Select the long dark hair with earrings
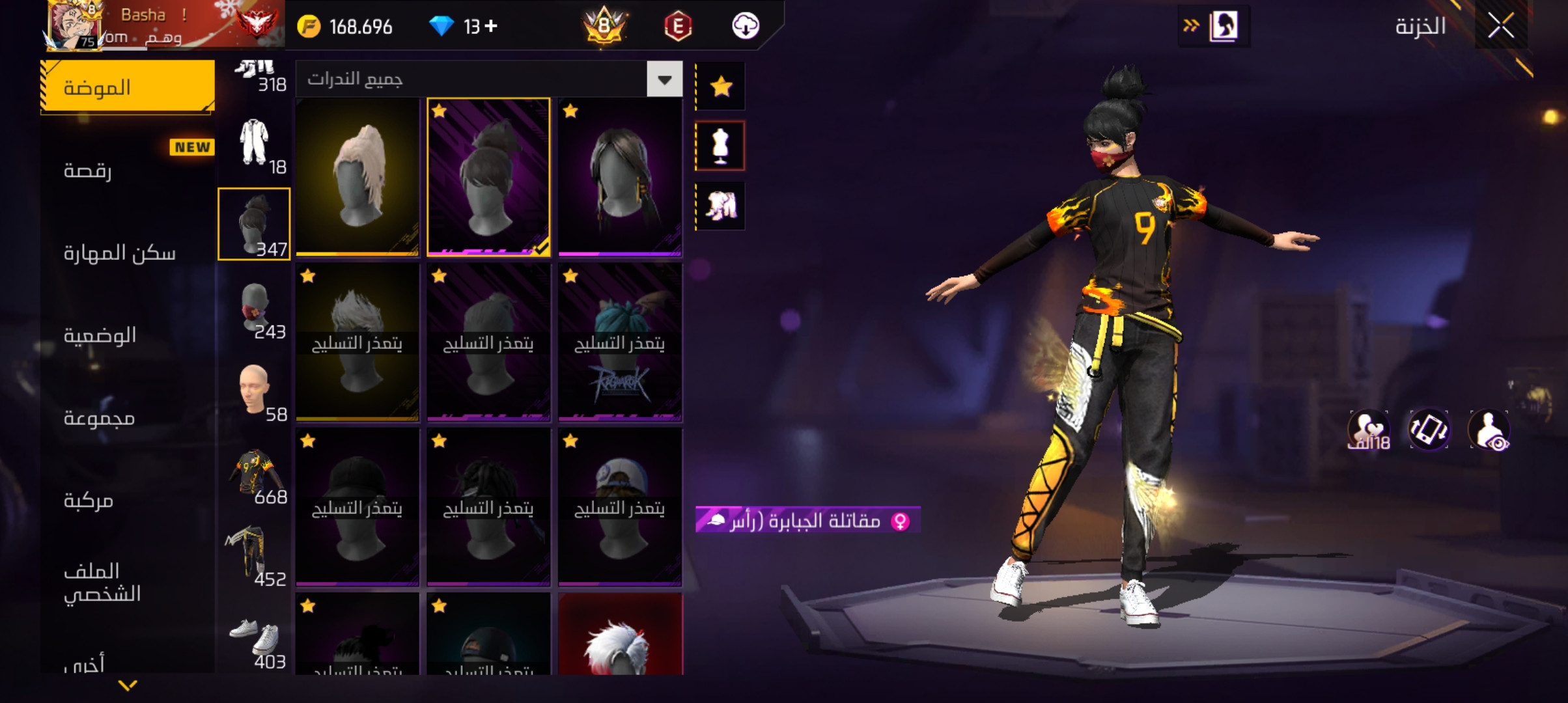 [620, 177]
